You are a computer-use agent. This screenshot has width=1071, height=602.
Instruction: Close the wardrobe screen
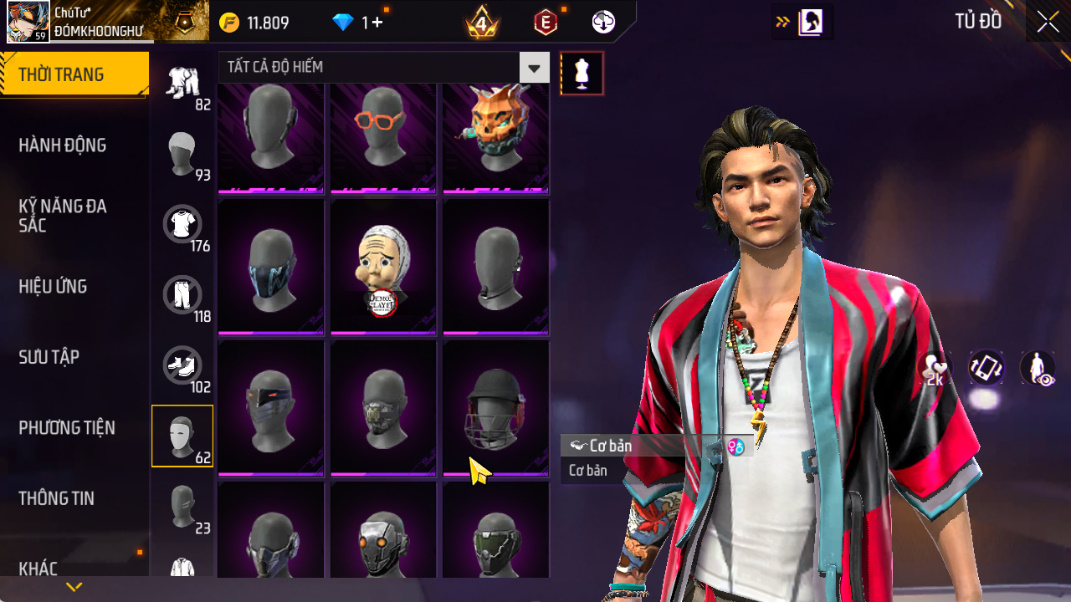click(1047, 22)
